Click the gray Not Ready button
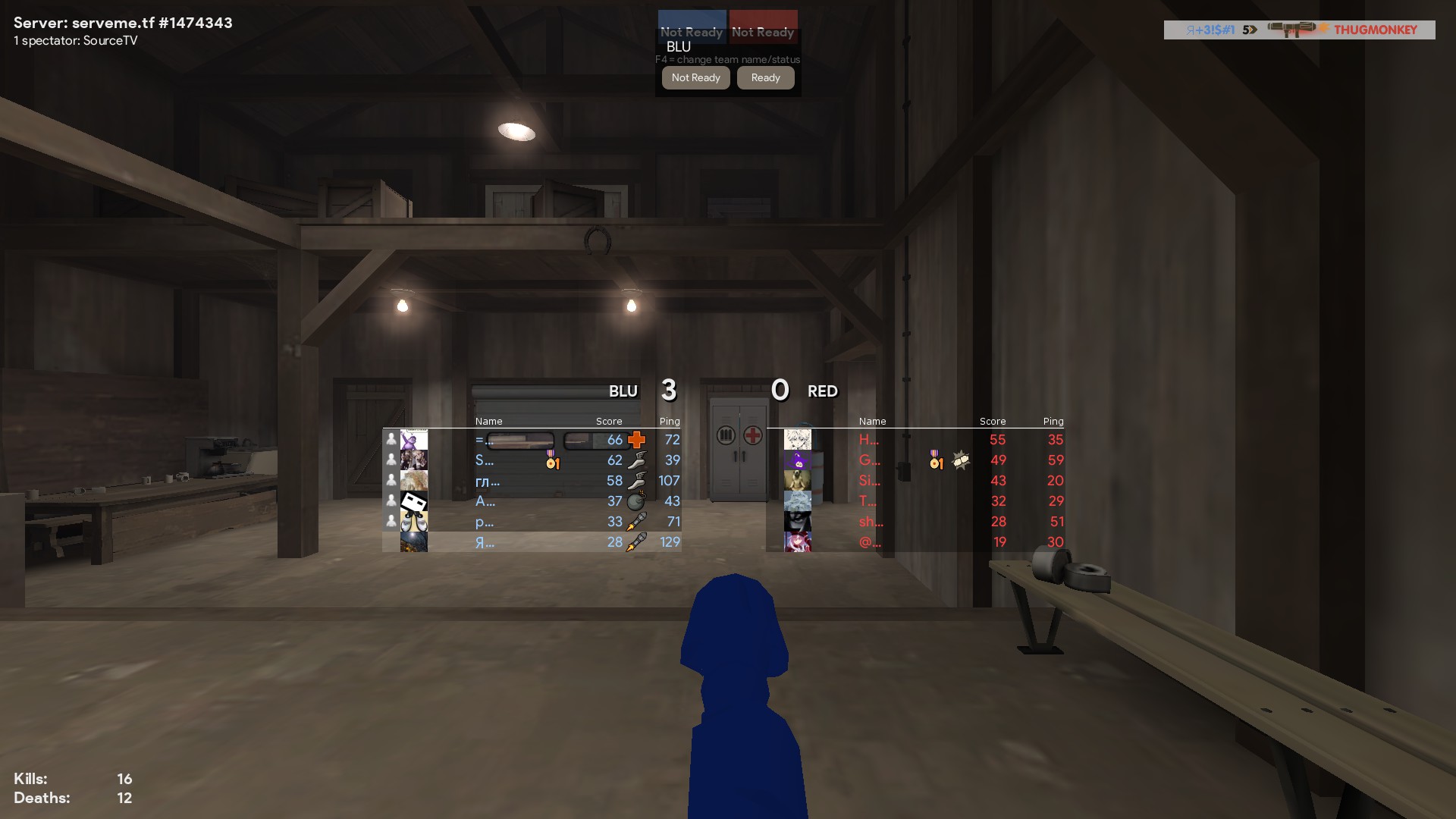1456x819 pixels. click(x=695, y=77)
